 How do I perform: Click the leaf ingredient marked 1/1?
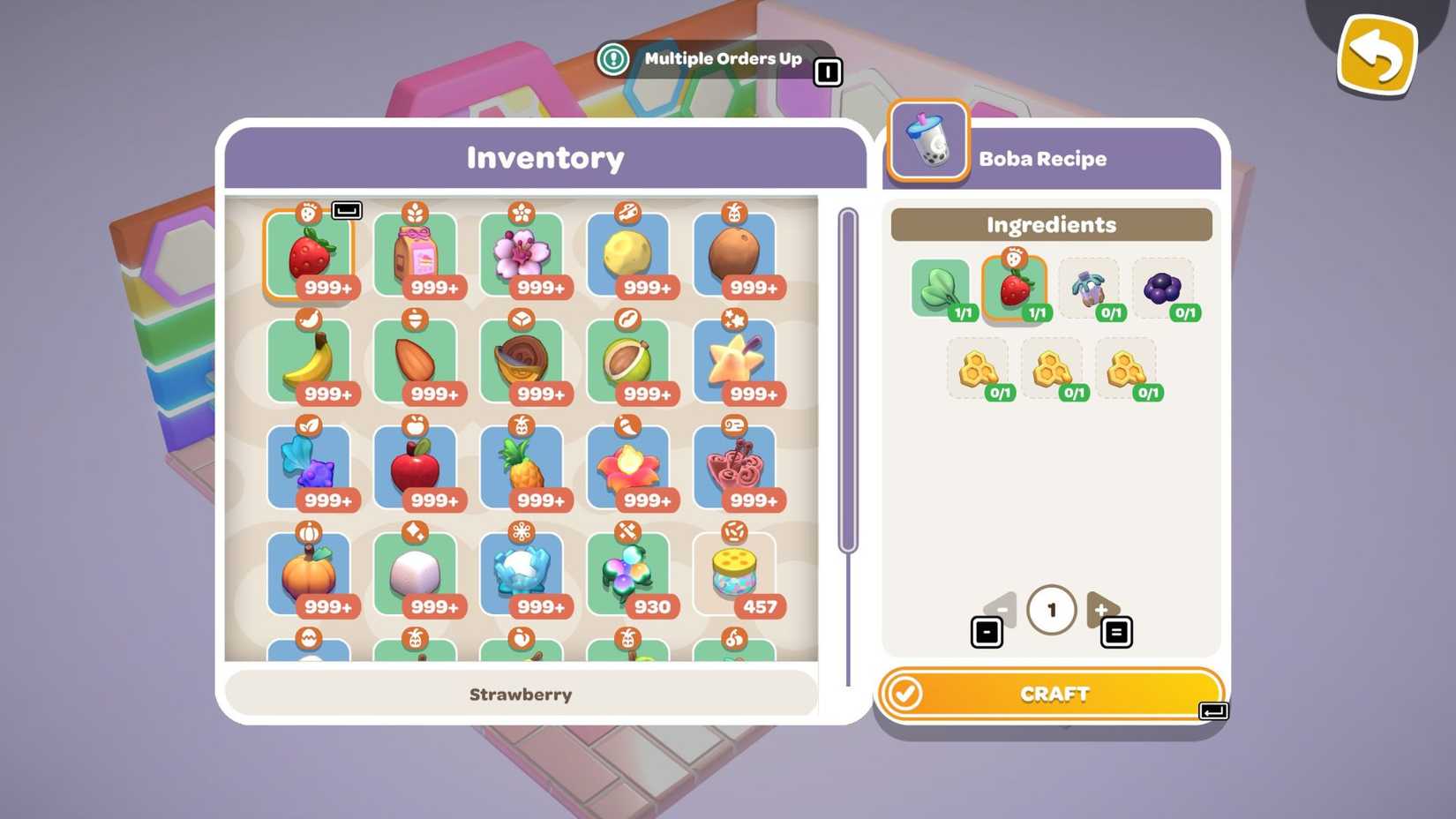tap(940, 289)
